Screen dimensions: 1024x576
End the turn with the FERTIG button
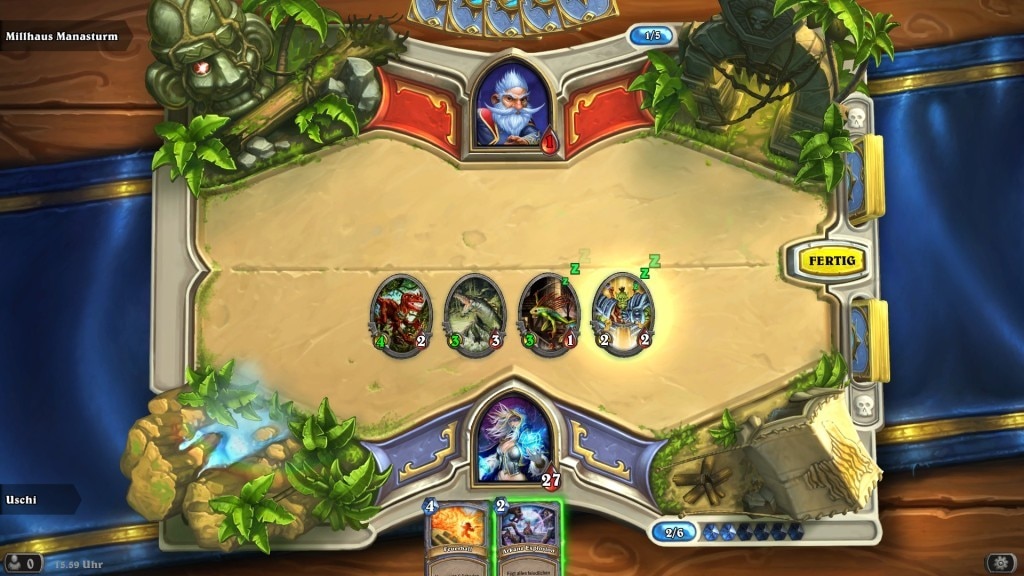click(x=831, y=261)
